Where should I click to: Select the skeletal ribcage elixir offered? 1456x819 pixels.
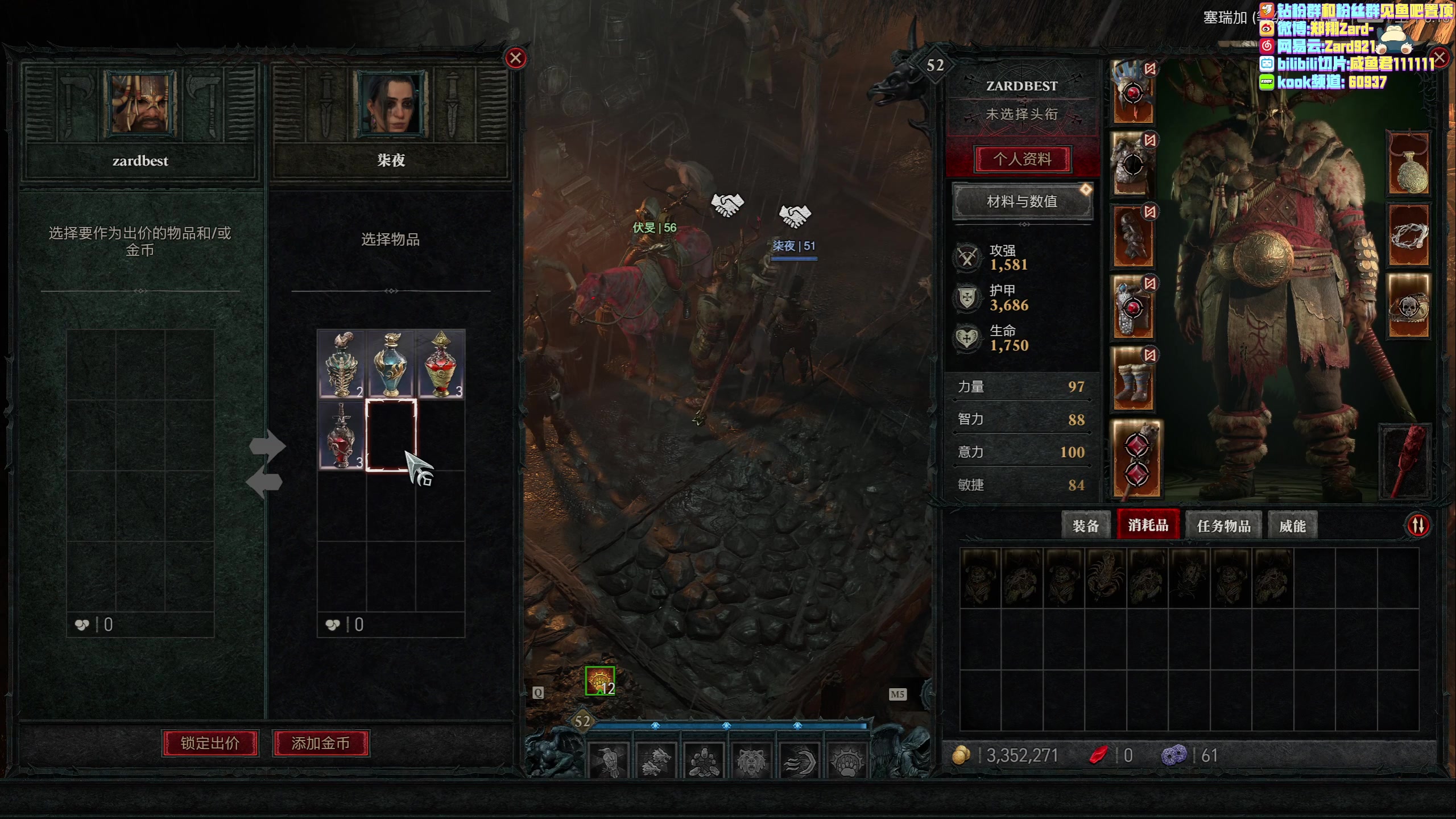tap(341, 364)
